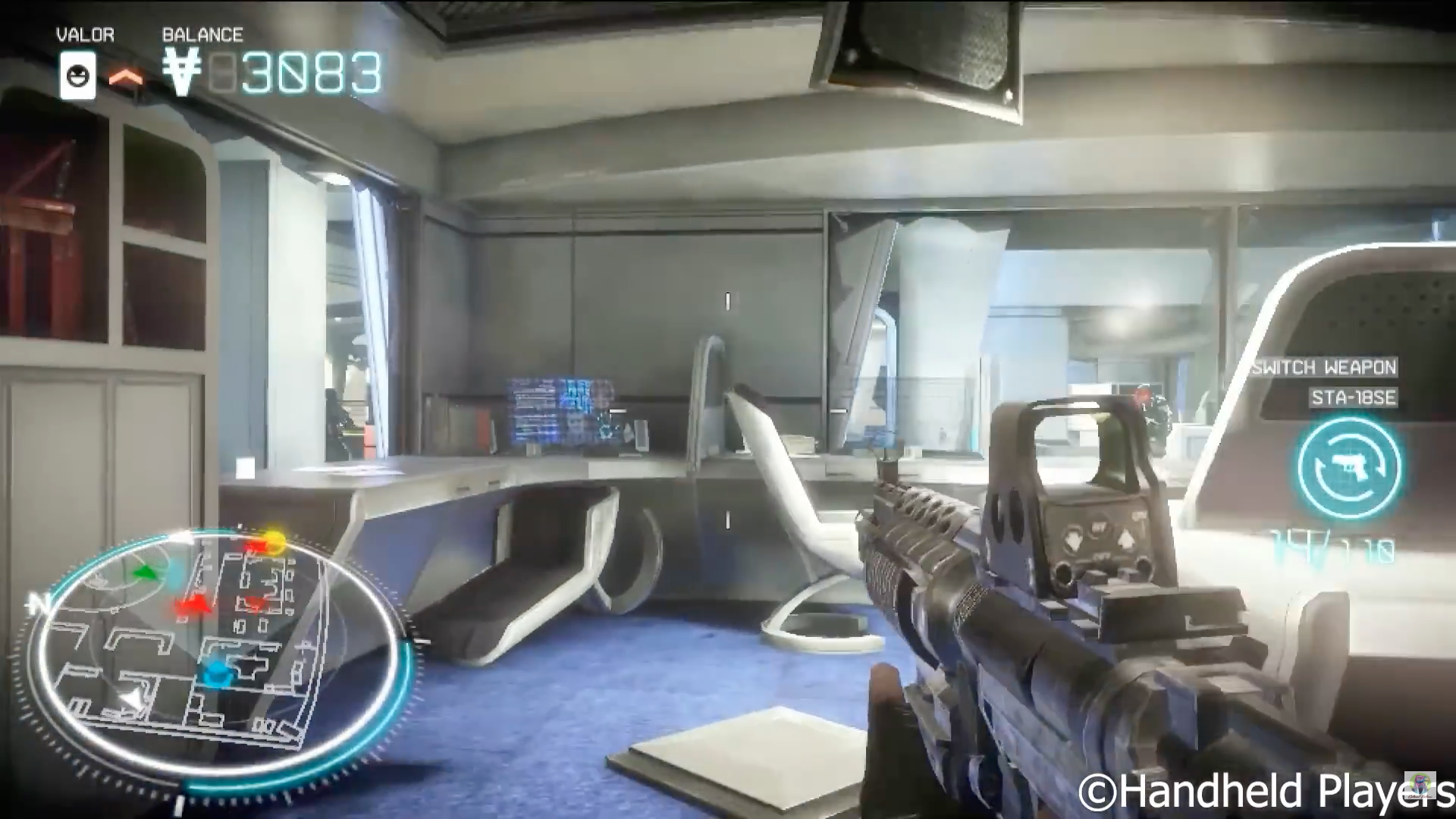
Task: Click the yen currency symbol beside Balance
Action: click(x=181, y=72)
